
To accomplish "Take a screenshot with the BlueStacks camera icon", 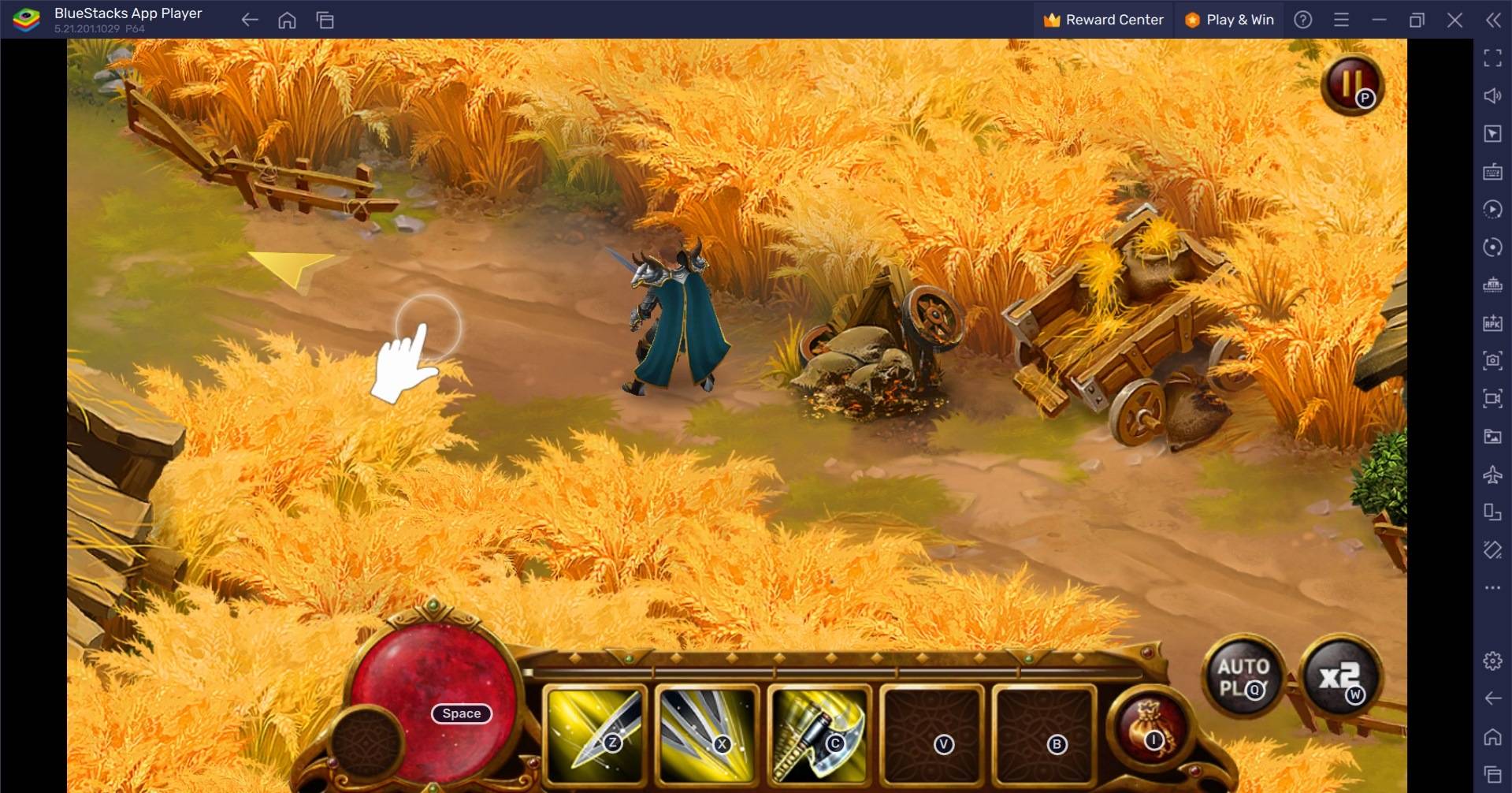I will (x=1493, y=360).
